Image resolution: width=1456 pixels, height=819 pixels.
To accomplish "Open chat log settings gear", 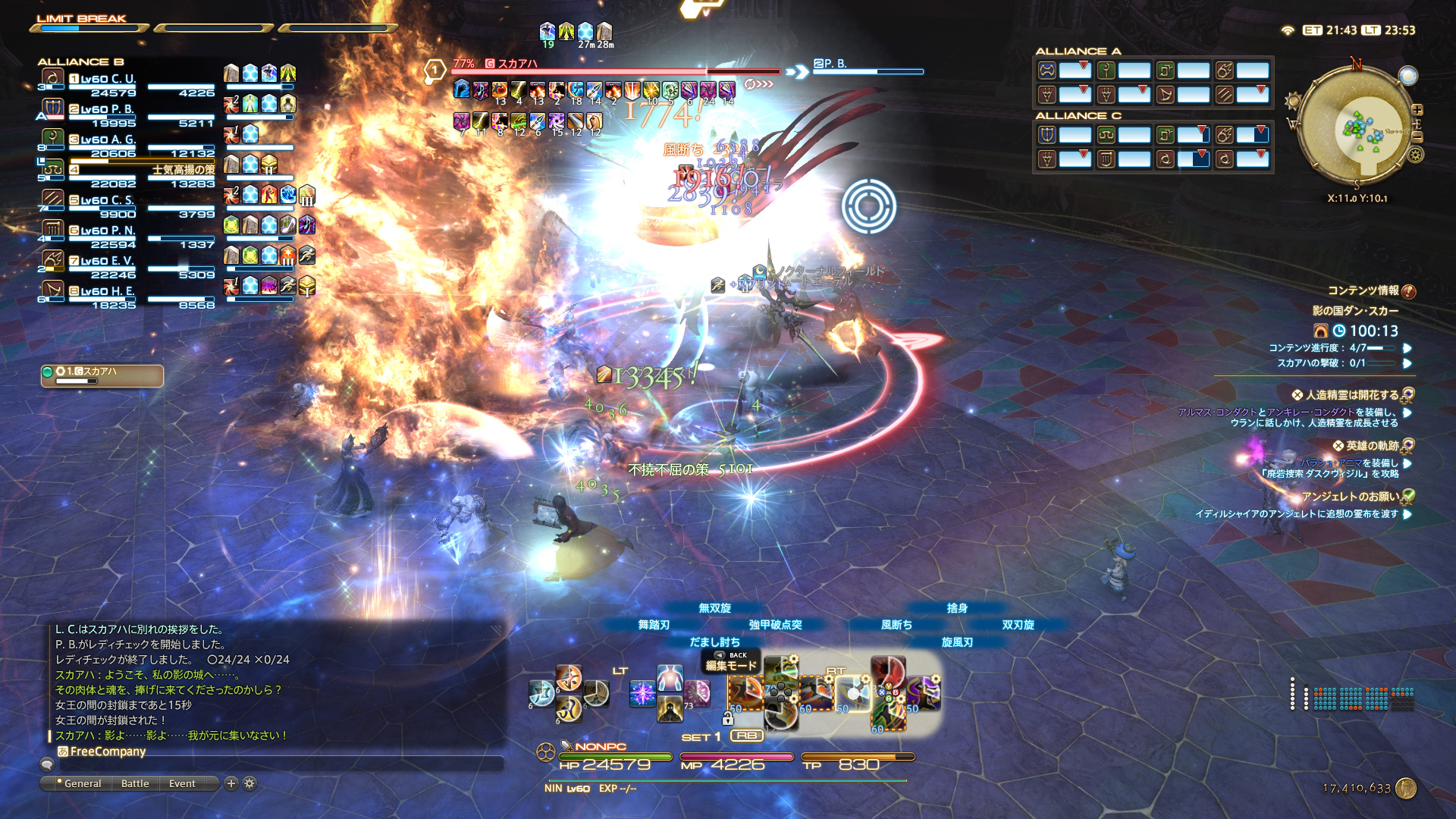I will pyautogui.click(x=249, y=783).
